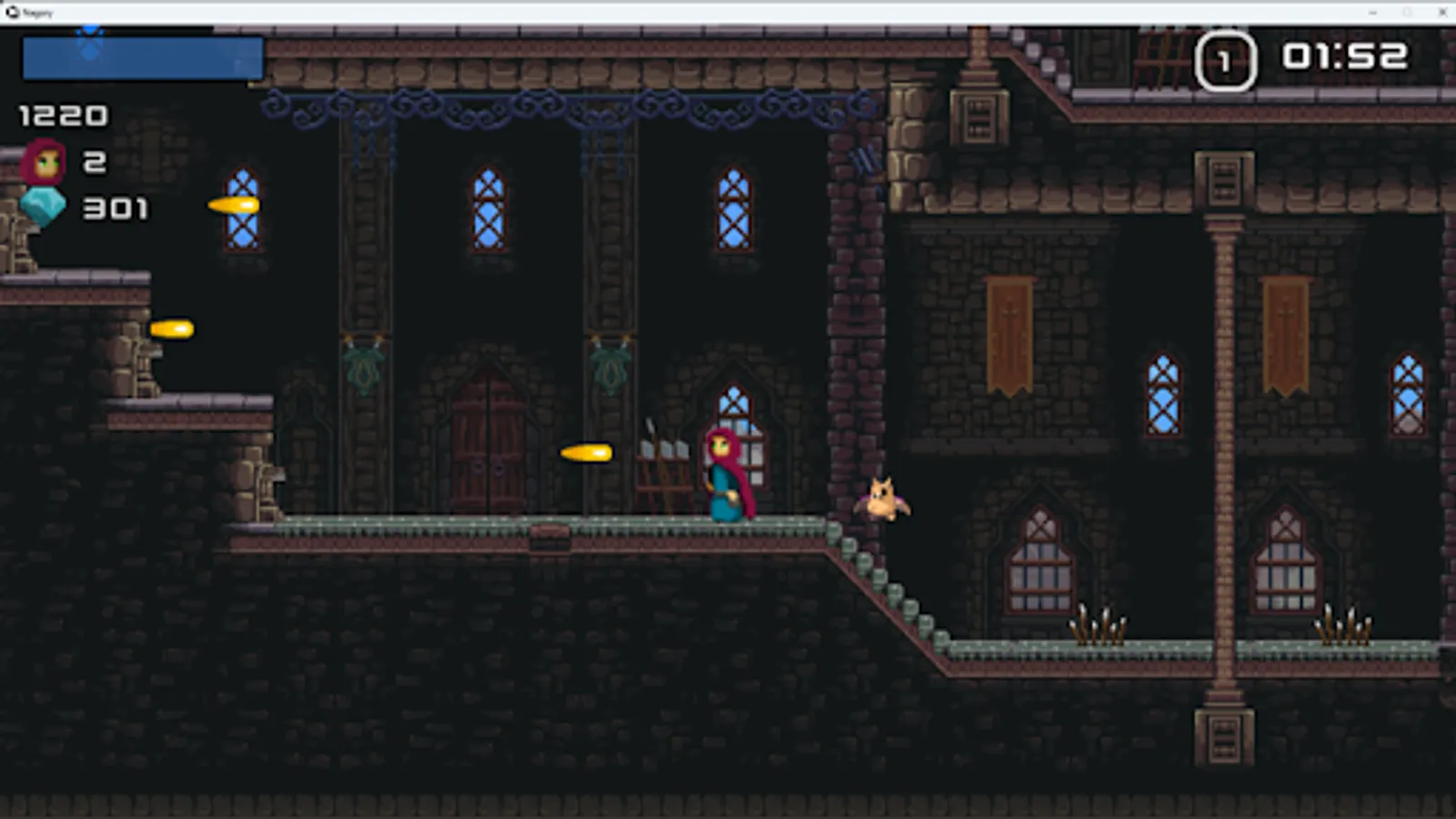Click the floating gold coin near the player

pyautogui.click(x=588, y=452)
